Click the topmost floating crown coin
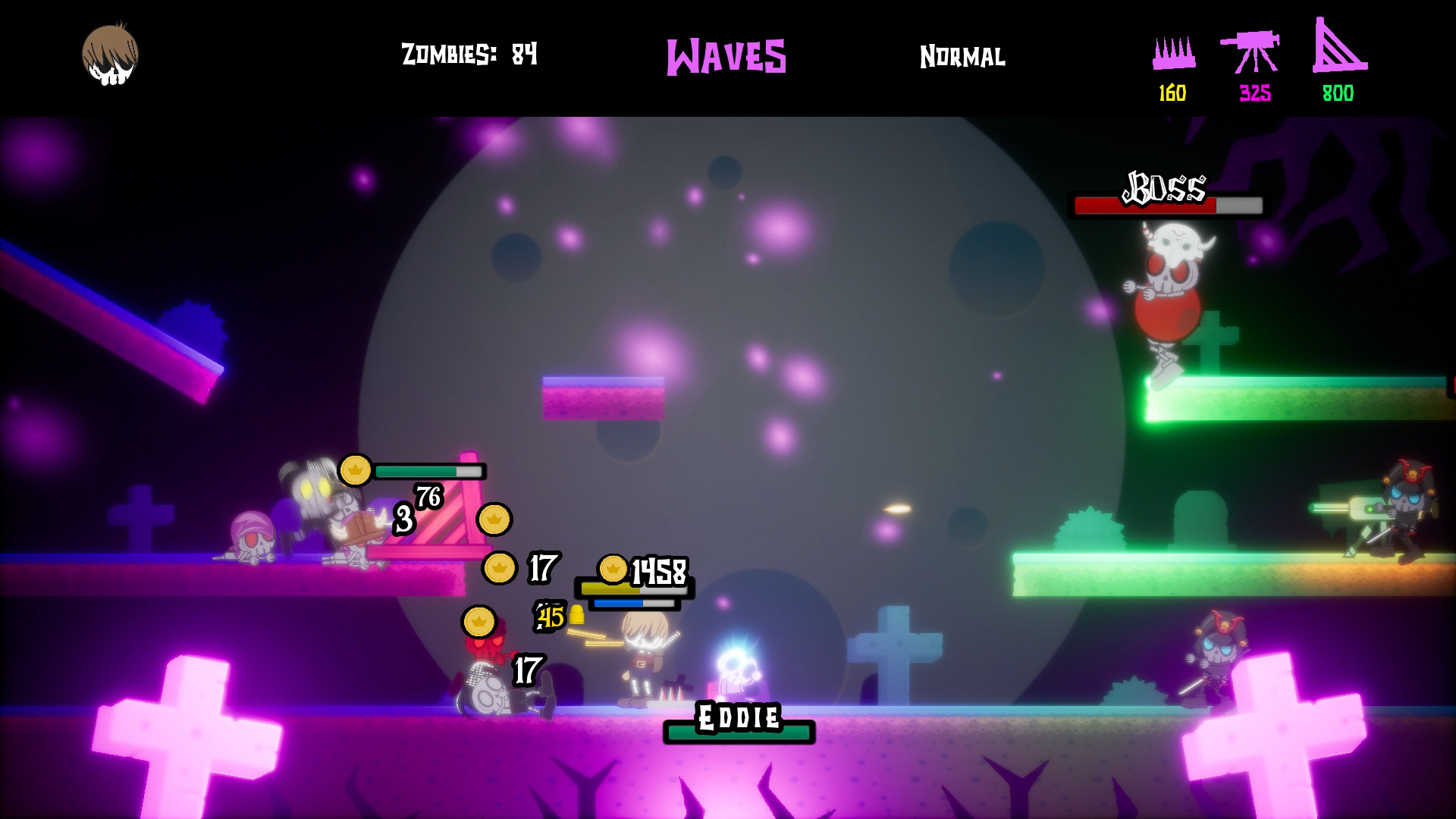Screen dimensions: 1456x819 [x=354, y=470]
